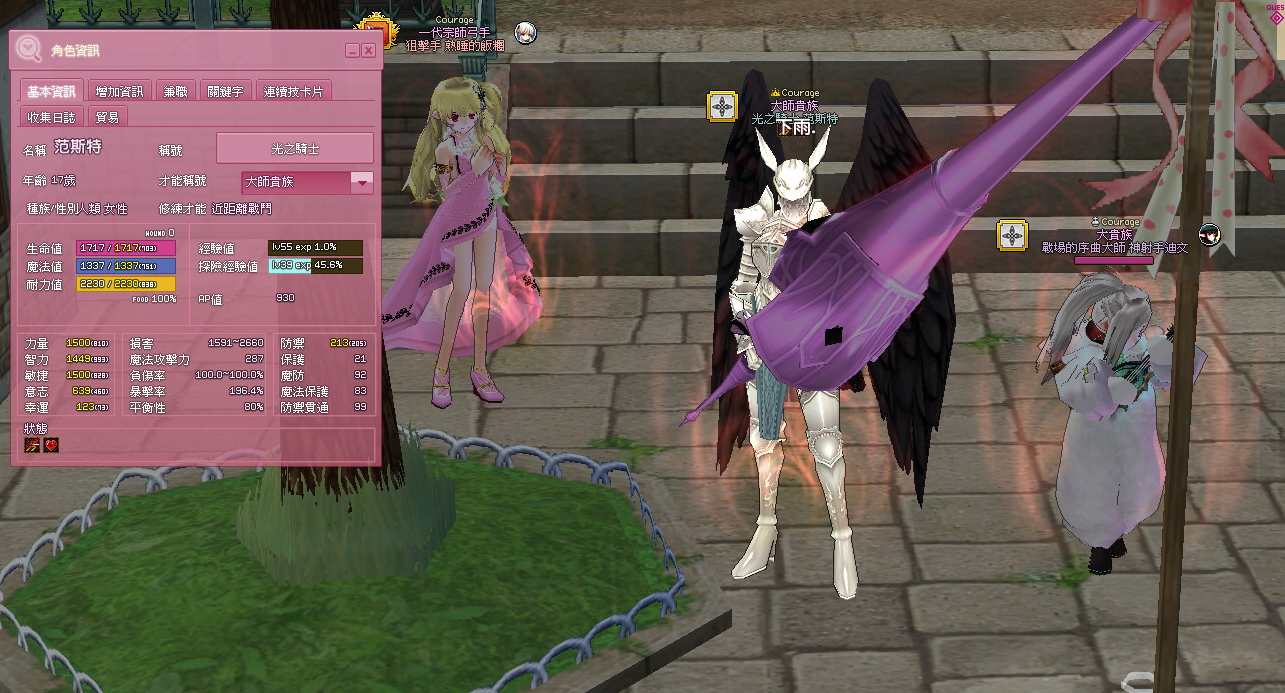
Task: Open the 增加資訊 tab
Action: click(119, 91)
